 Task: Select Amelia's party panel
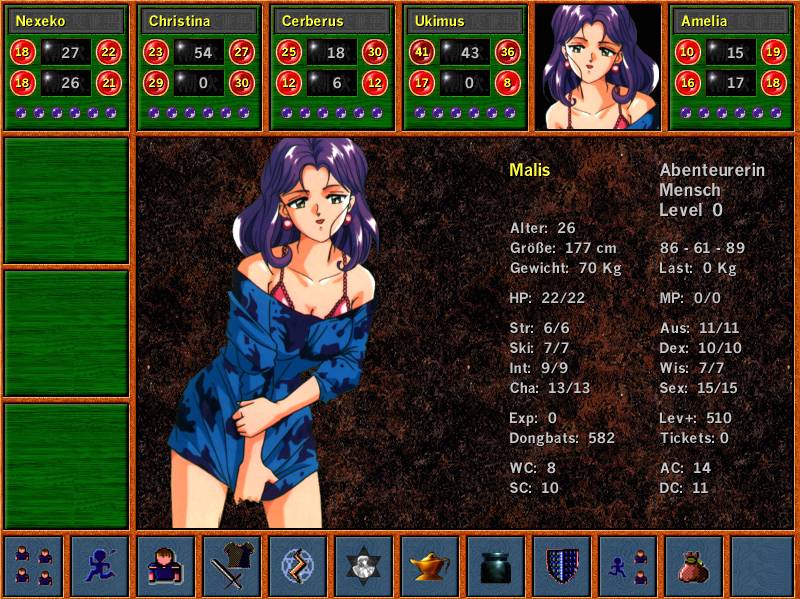click(x=731, y=67)
